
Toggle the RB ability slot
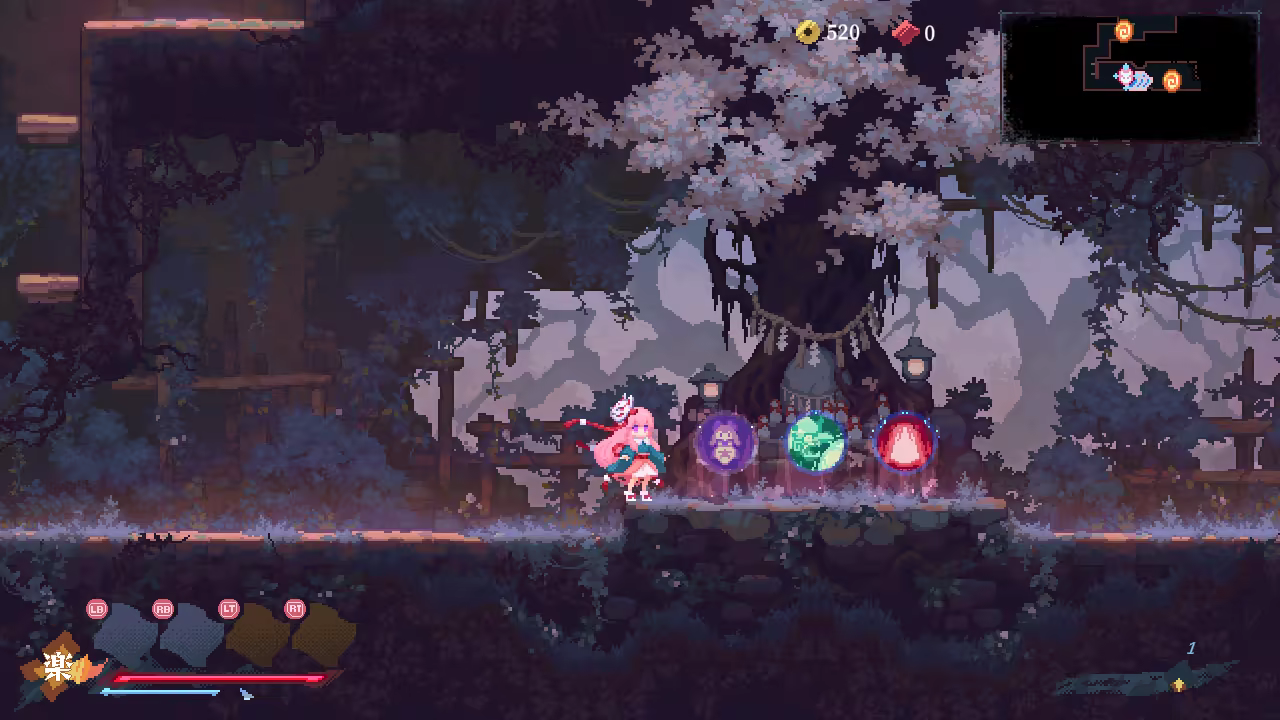(162, 609)
